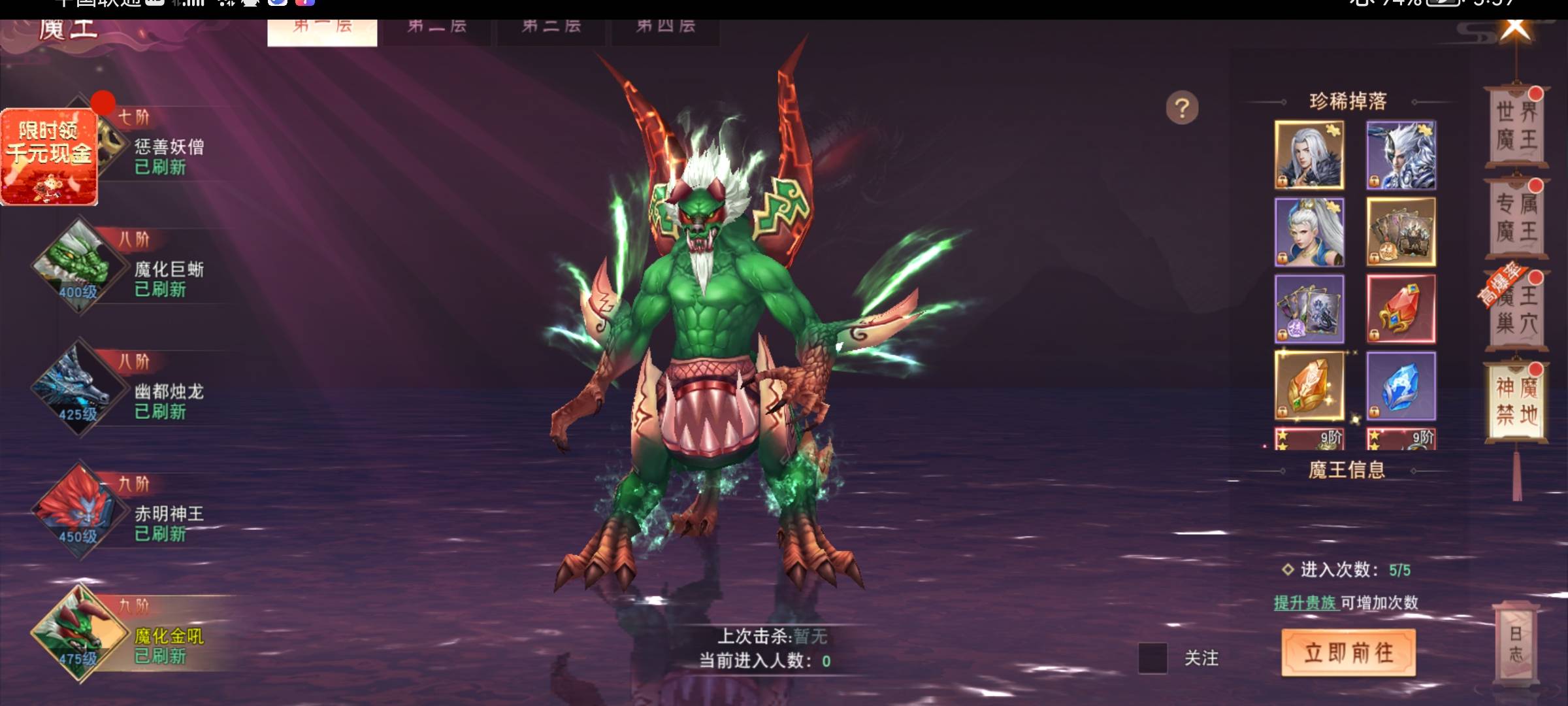The image size is (1568, 706).
Task: Toggle the 关注 follow checkbox
Action: click(x=1152, y=658)
